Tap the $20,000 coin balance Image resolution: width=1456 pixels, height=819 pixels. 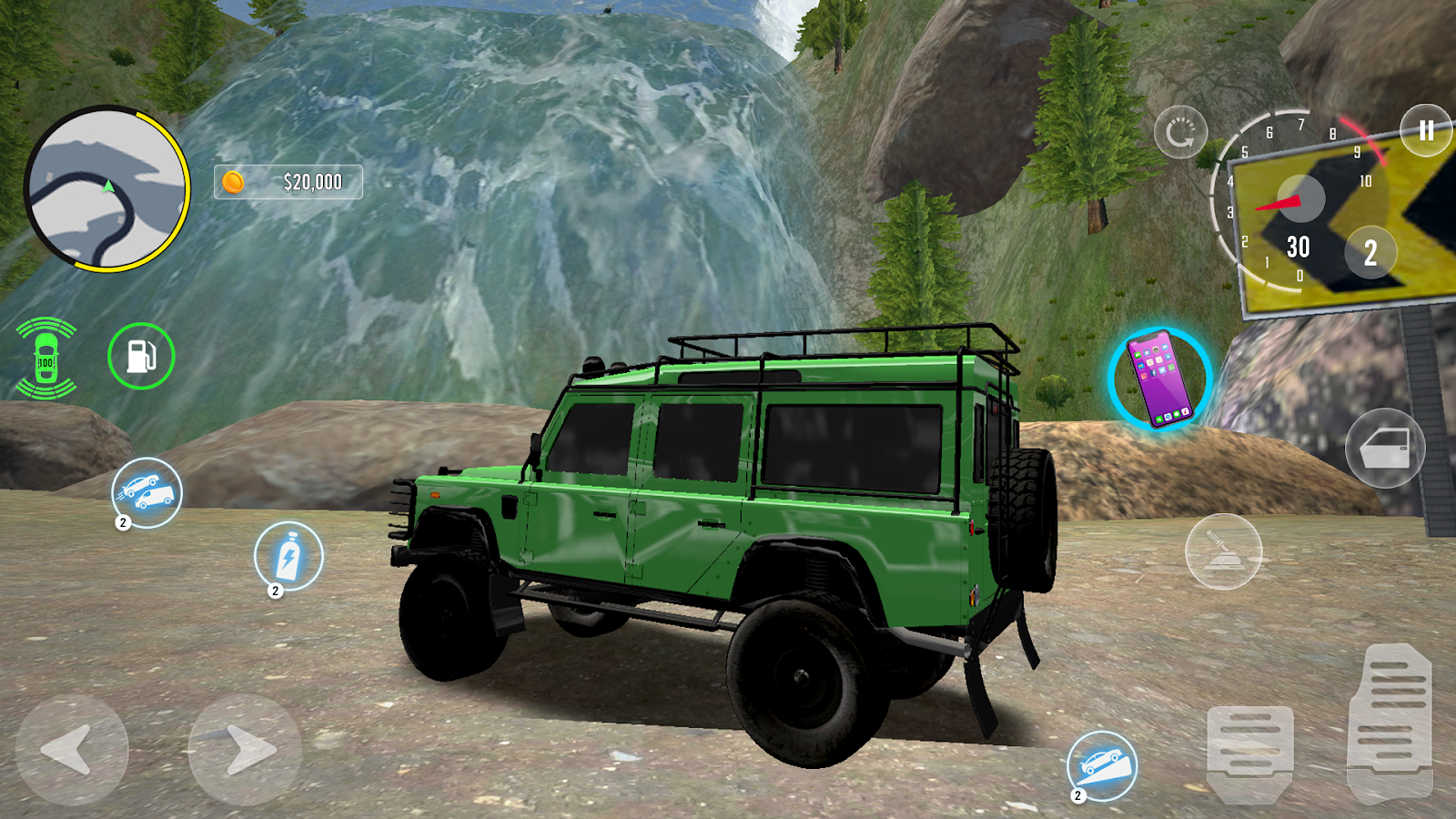pos(288,182)
